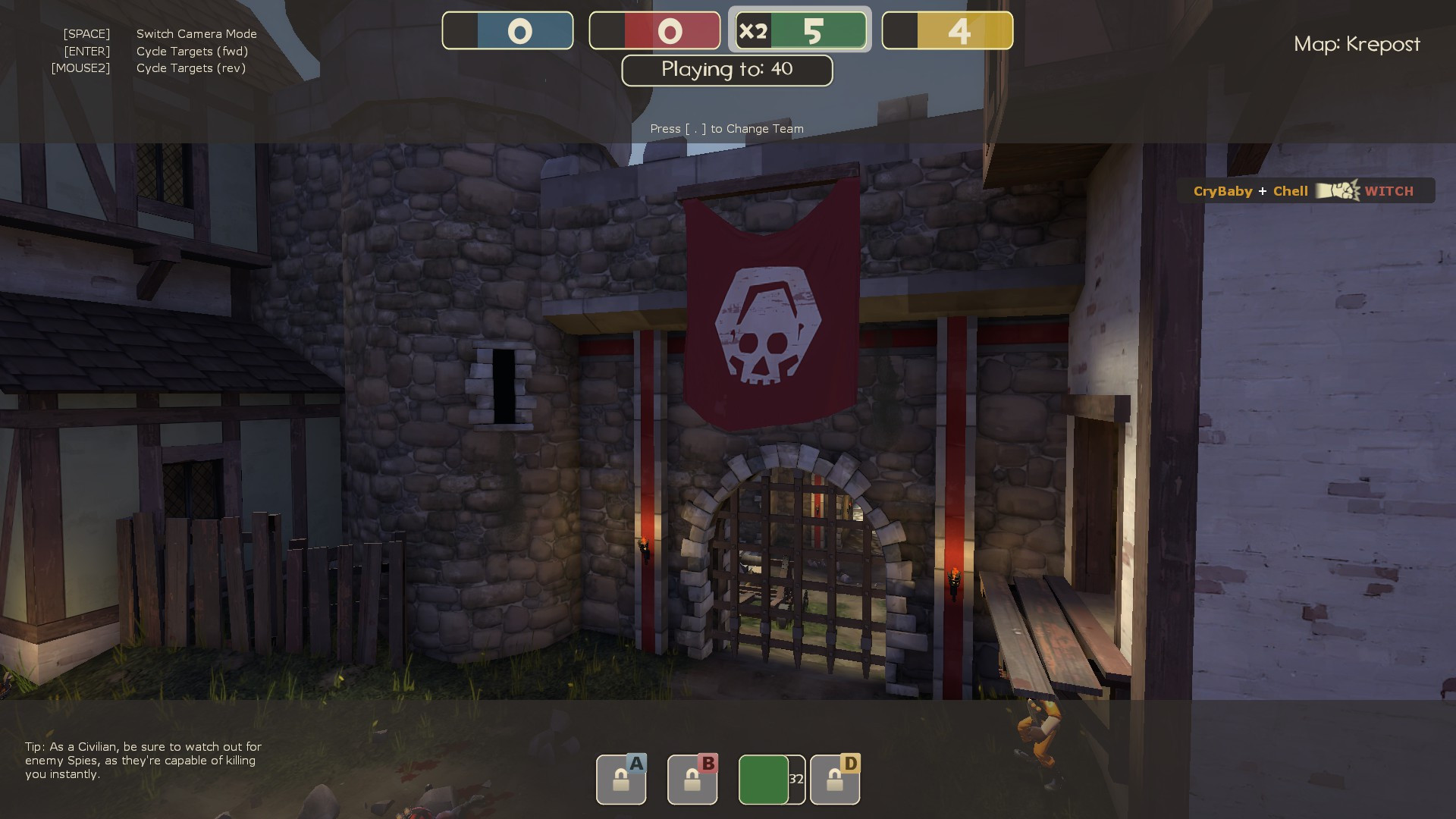Expand the red team score panel
The height and width of the screenshot is (819, 1456).
(x=654, y=31)
